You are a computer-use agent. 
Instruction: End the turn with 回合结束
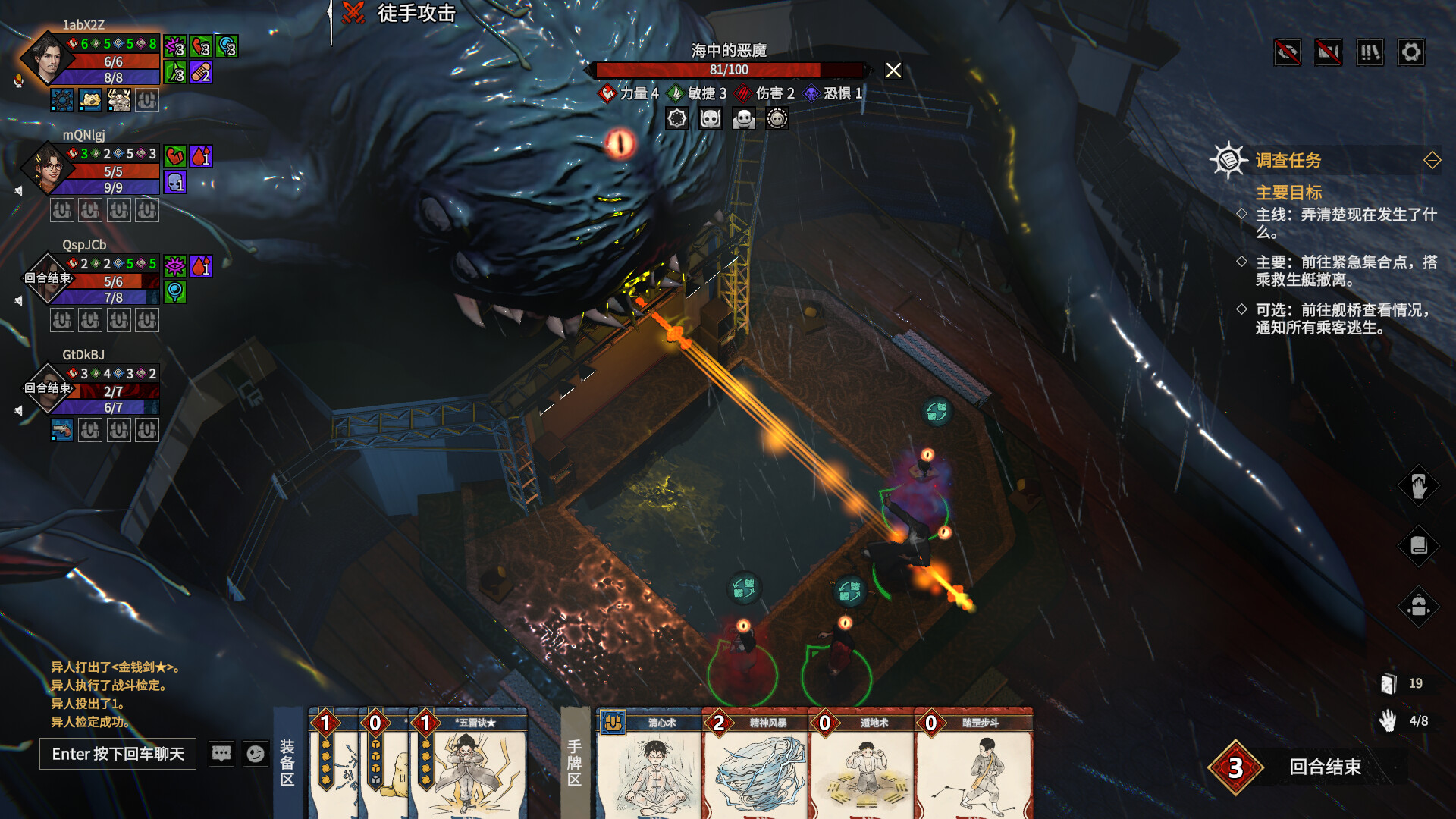(x=1324, y=767)
